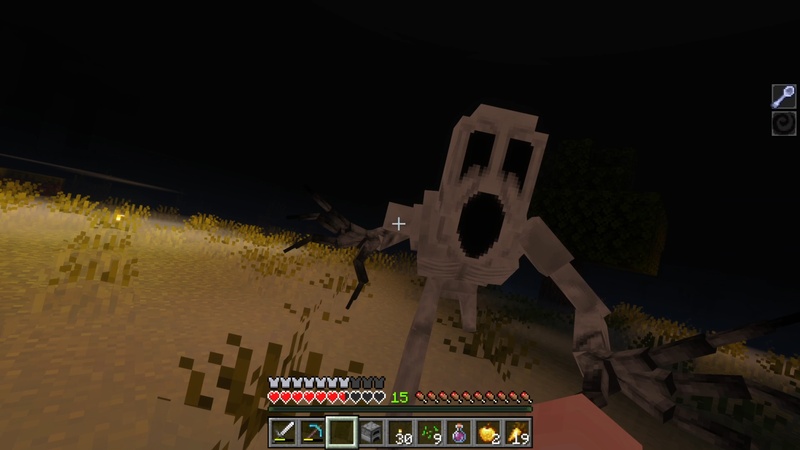This screenshot has width=800, height=450.
Task: Select the purple potion bottle slot
Action: 459,433
